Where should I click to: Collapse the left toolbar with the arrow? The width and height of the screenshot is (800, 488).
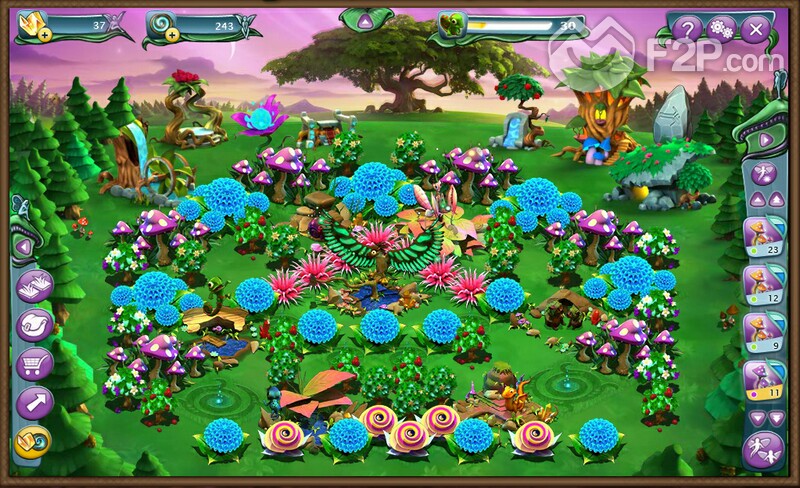(23, 245)
